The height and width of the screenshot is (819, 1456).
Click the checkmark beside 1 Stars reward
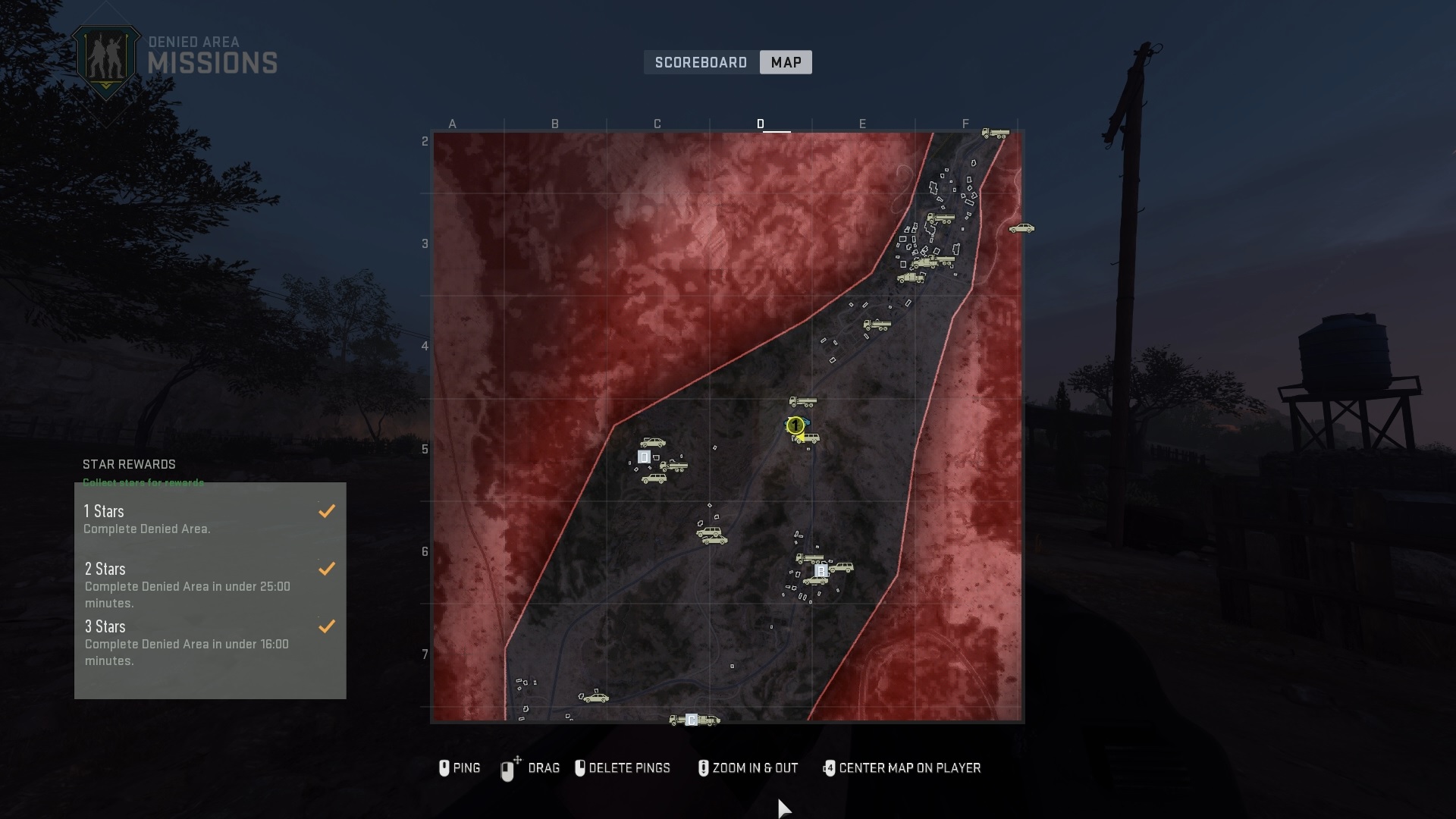[327, 511]
